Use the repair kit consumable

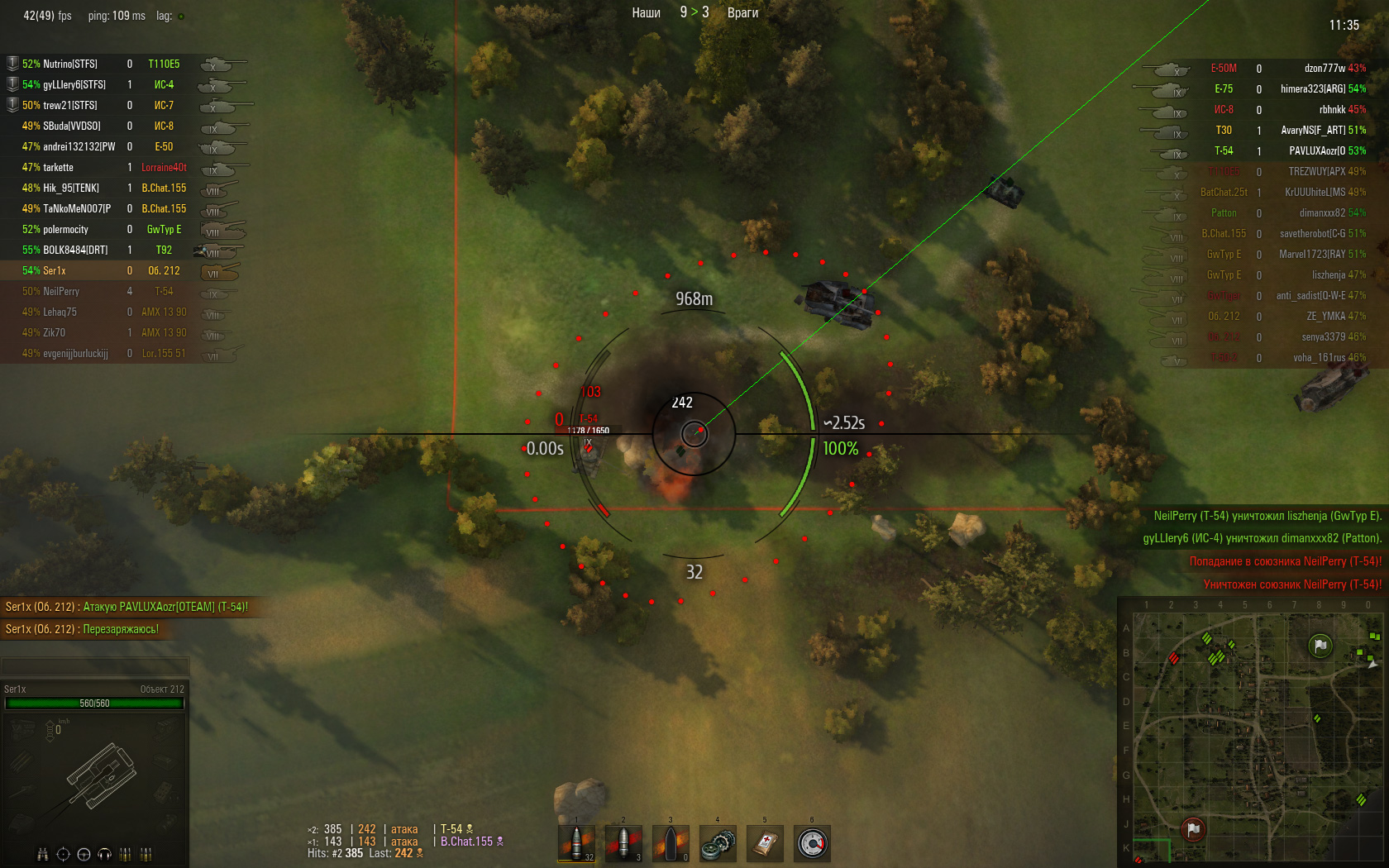[x=718, y=843]
